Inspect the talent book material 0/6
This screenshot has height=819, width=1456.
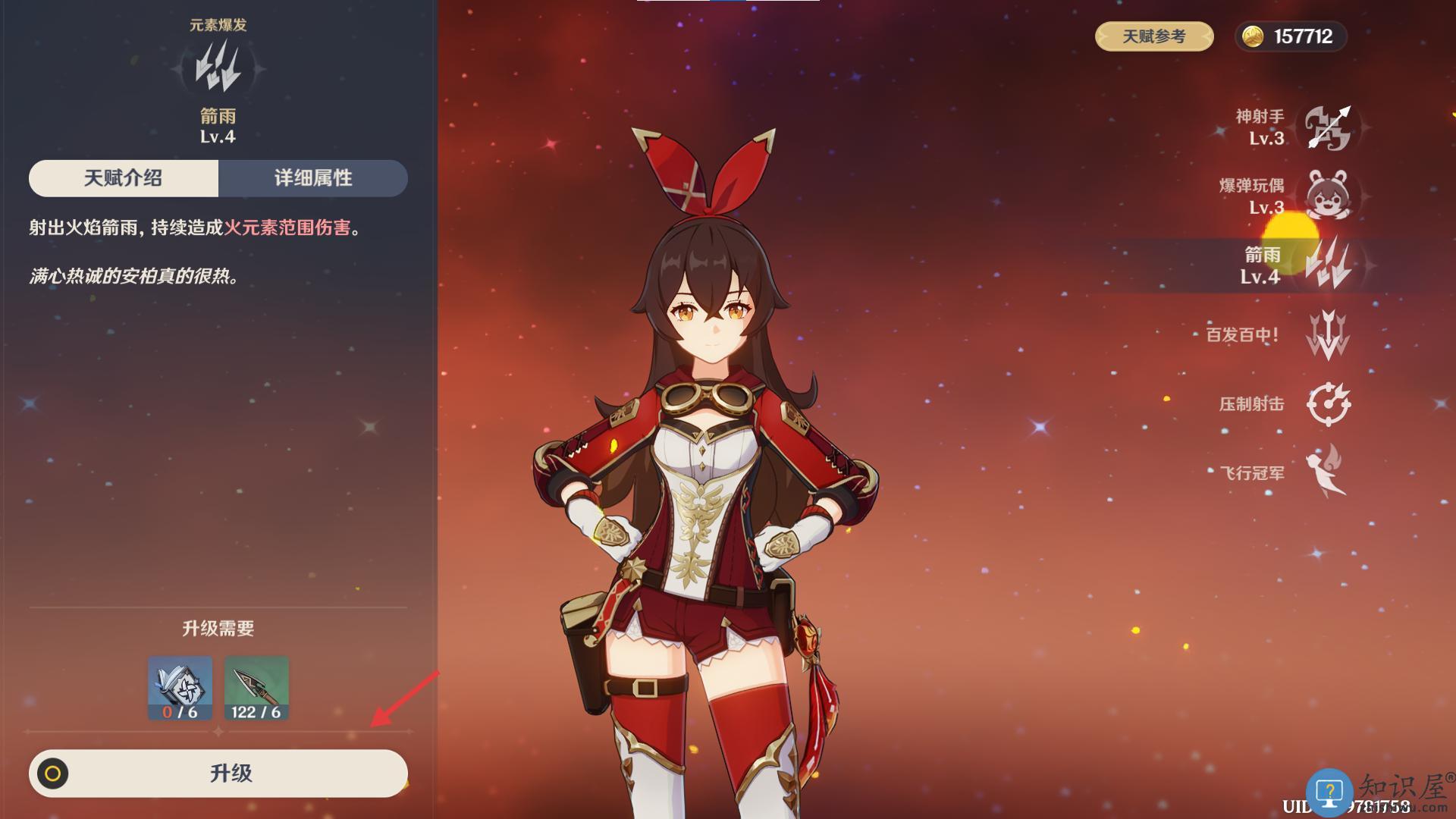point(180,688)
